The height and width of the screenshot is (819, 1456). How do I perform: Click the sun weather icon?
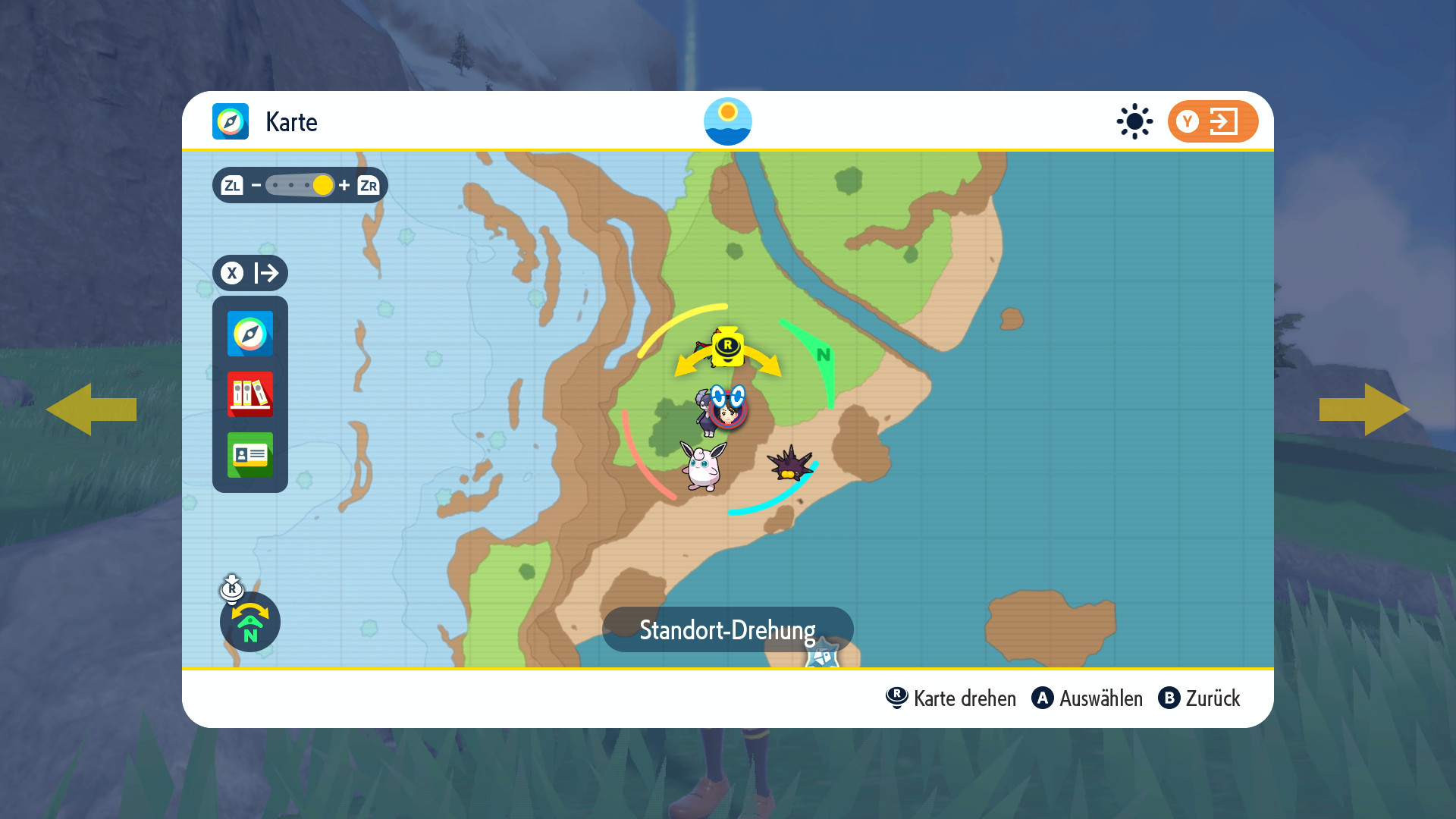point(1134,121)
